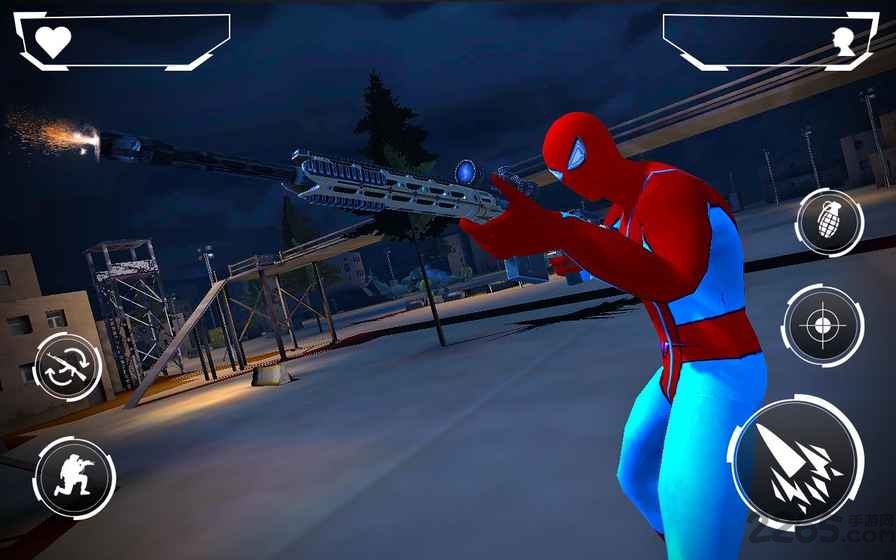Fire the weapon with the bullet button
The width and height of the screenshot is (896, 560).
pyautogui.click(x=796, y=461)
